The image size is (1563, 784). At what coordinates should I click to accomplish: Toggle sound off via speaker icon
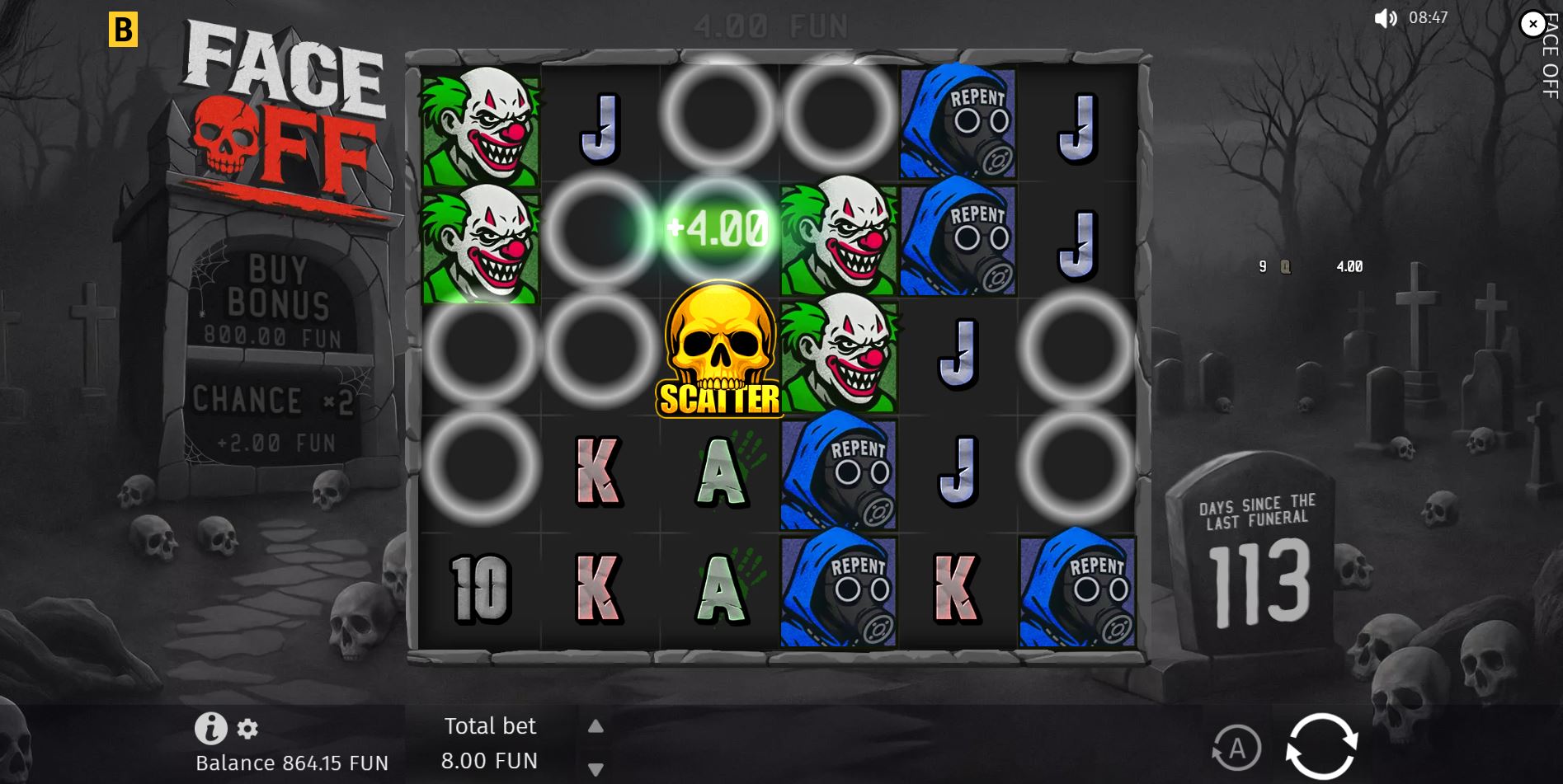coord(1385,17)
